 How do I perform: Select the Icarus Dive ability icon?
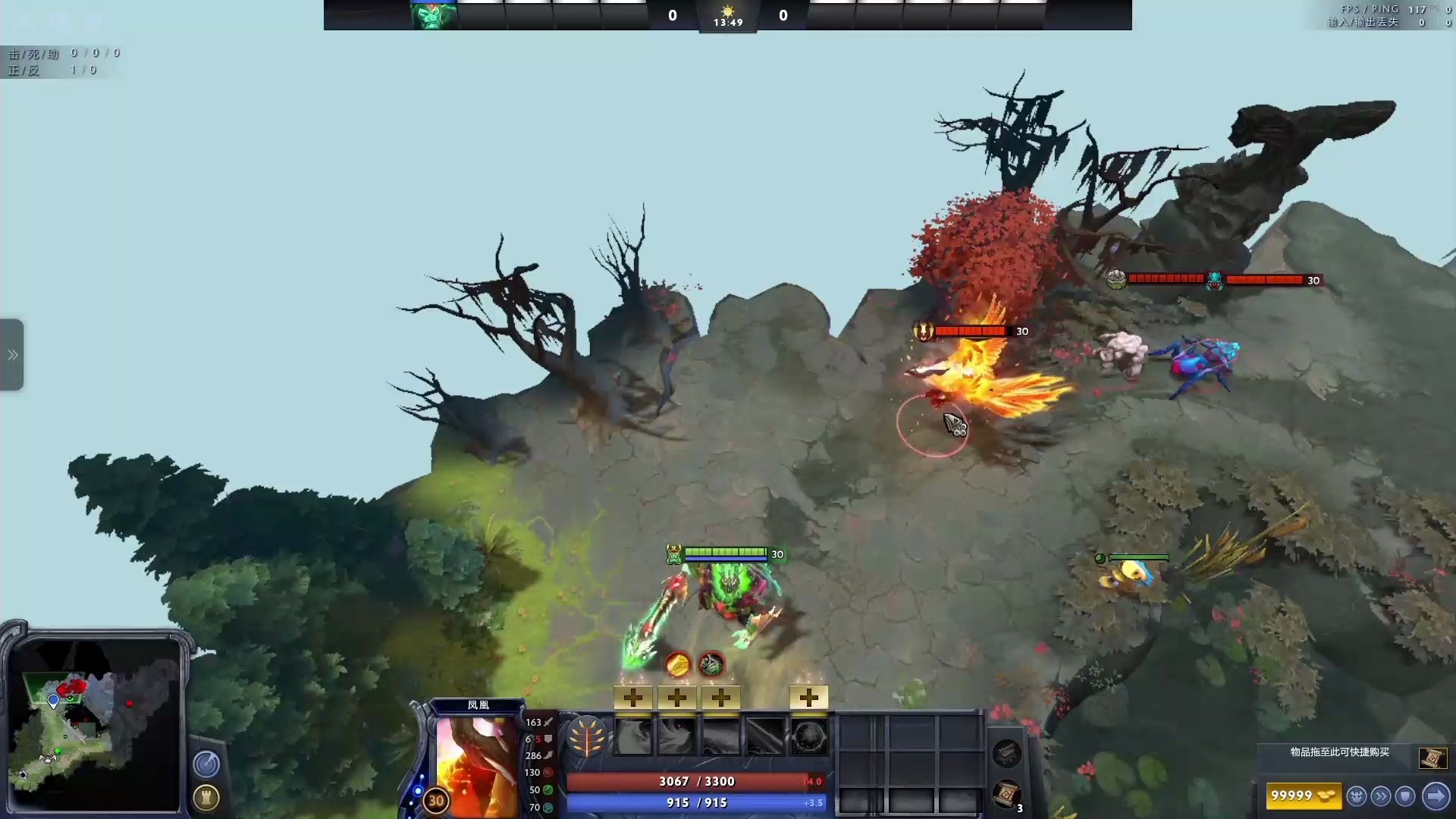point(635,736)
